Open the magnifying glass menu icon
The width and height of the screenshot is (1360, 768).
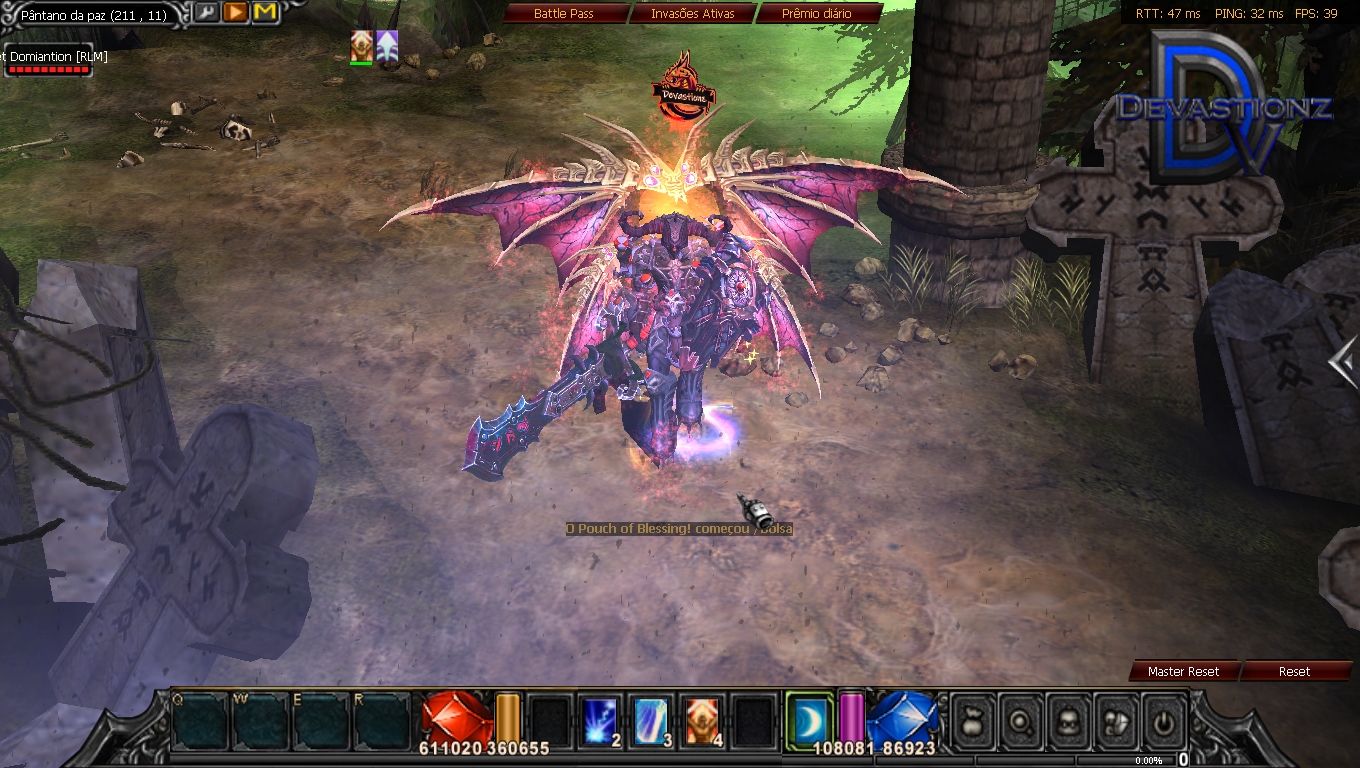pyautogui.click(x=1020, y=720)
